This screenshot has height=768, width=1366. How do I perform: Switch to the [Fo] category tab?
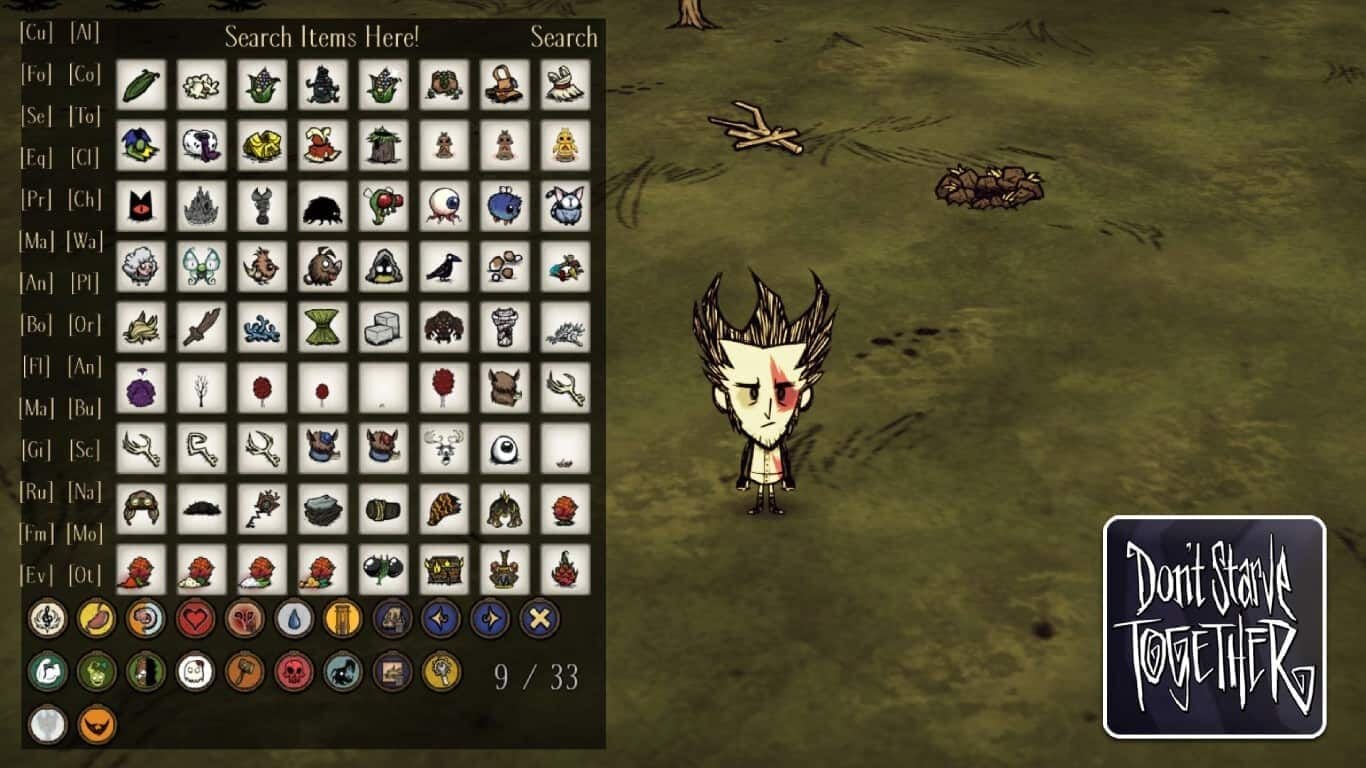(x=36, y=74)
